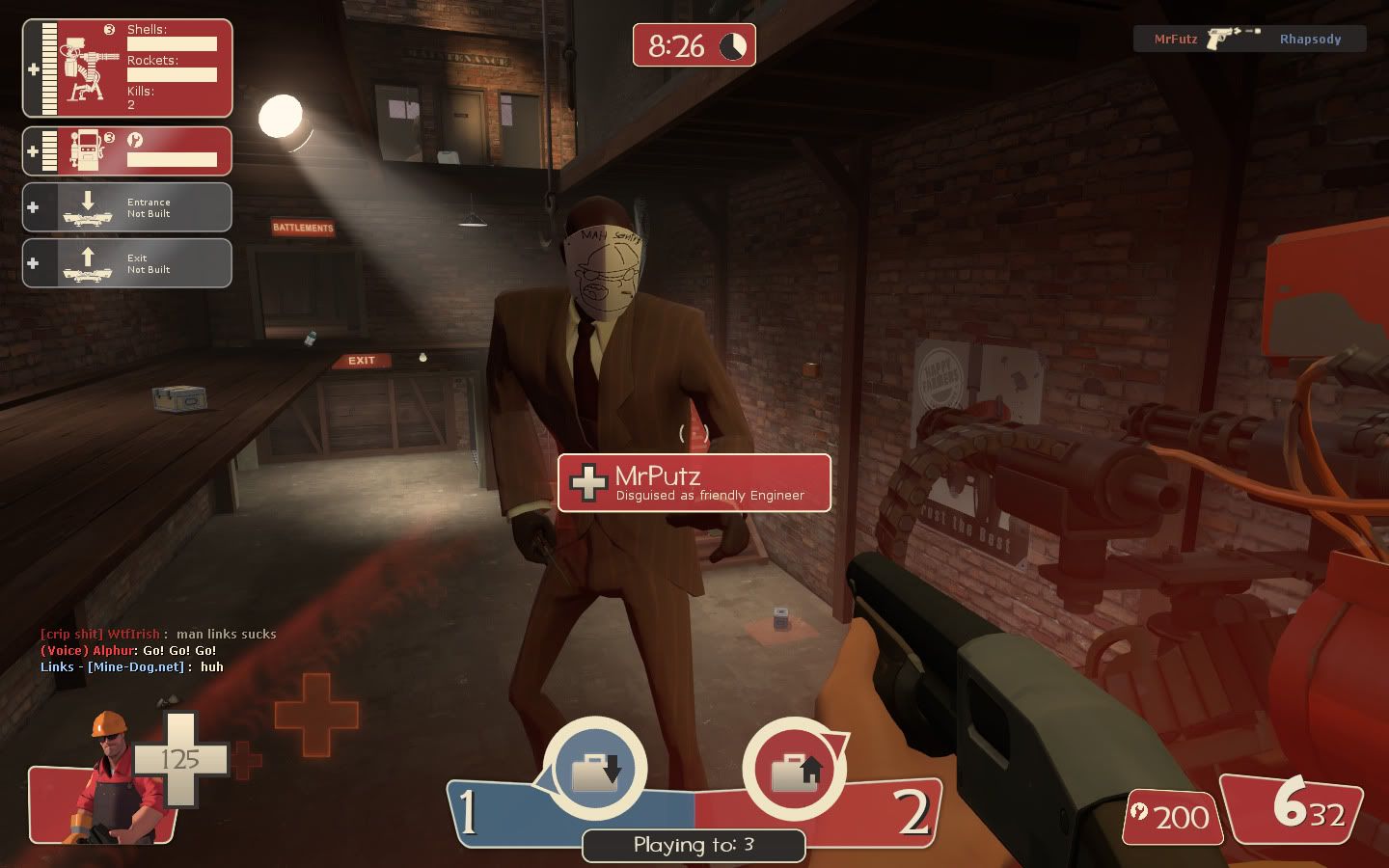Select the EXIT sign above the doorway

[362, 360]
